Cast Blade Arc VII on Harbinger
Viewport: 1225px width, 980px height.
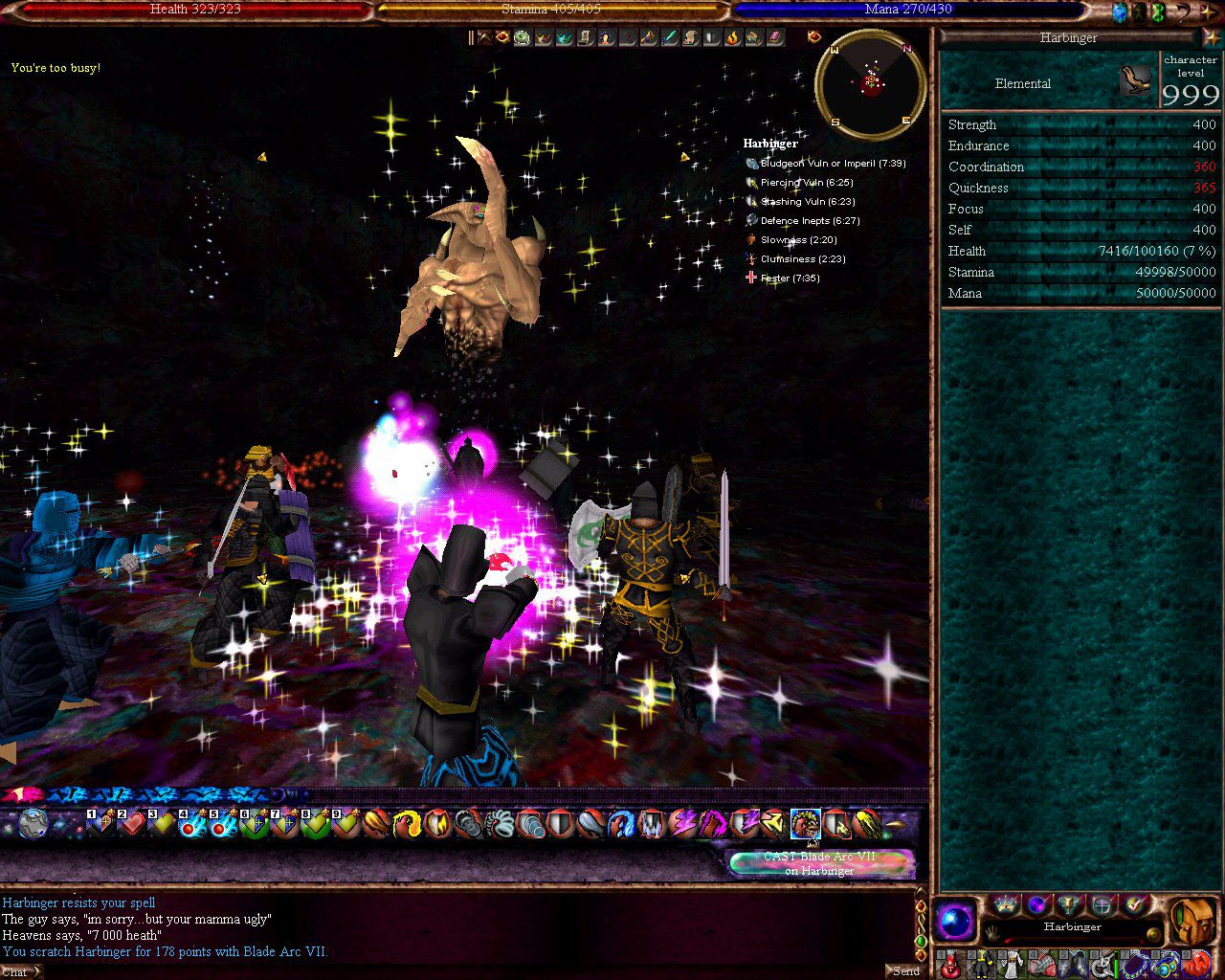[x=819, y=863]
